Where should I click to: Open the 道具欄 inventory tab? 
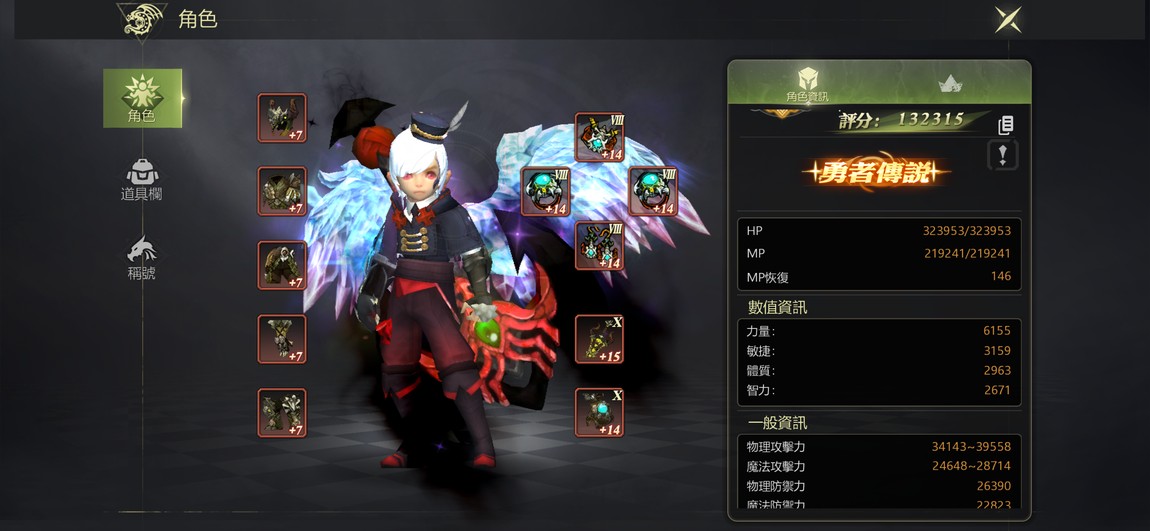tap(142, 180)
